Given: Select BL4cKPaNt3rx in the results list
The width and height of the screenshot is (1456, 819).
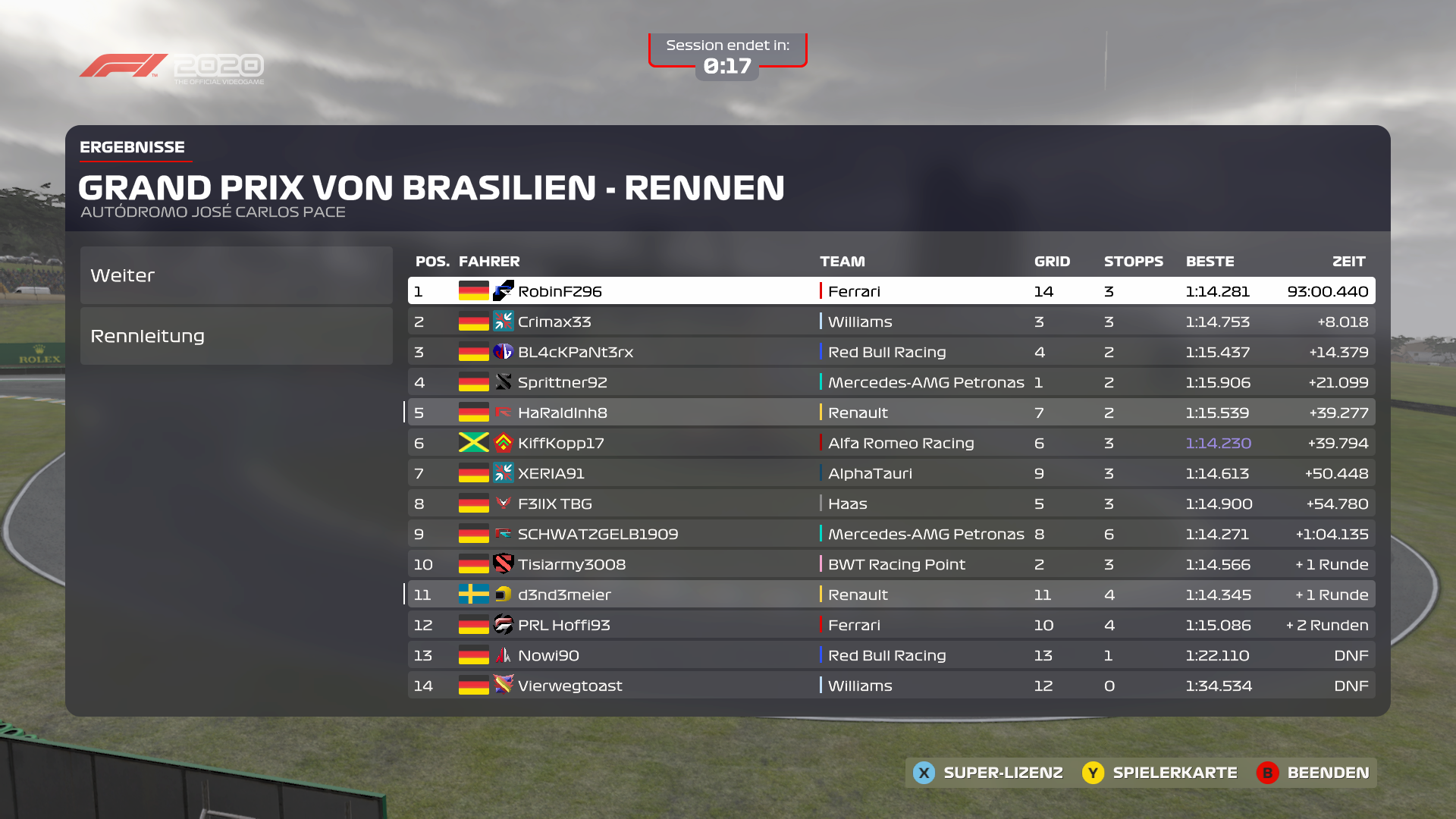Looking at the screenshot, I should [891, 352].
